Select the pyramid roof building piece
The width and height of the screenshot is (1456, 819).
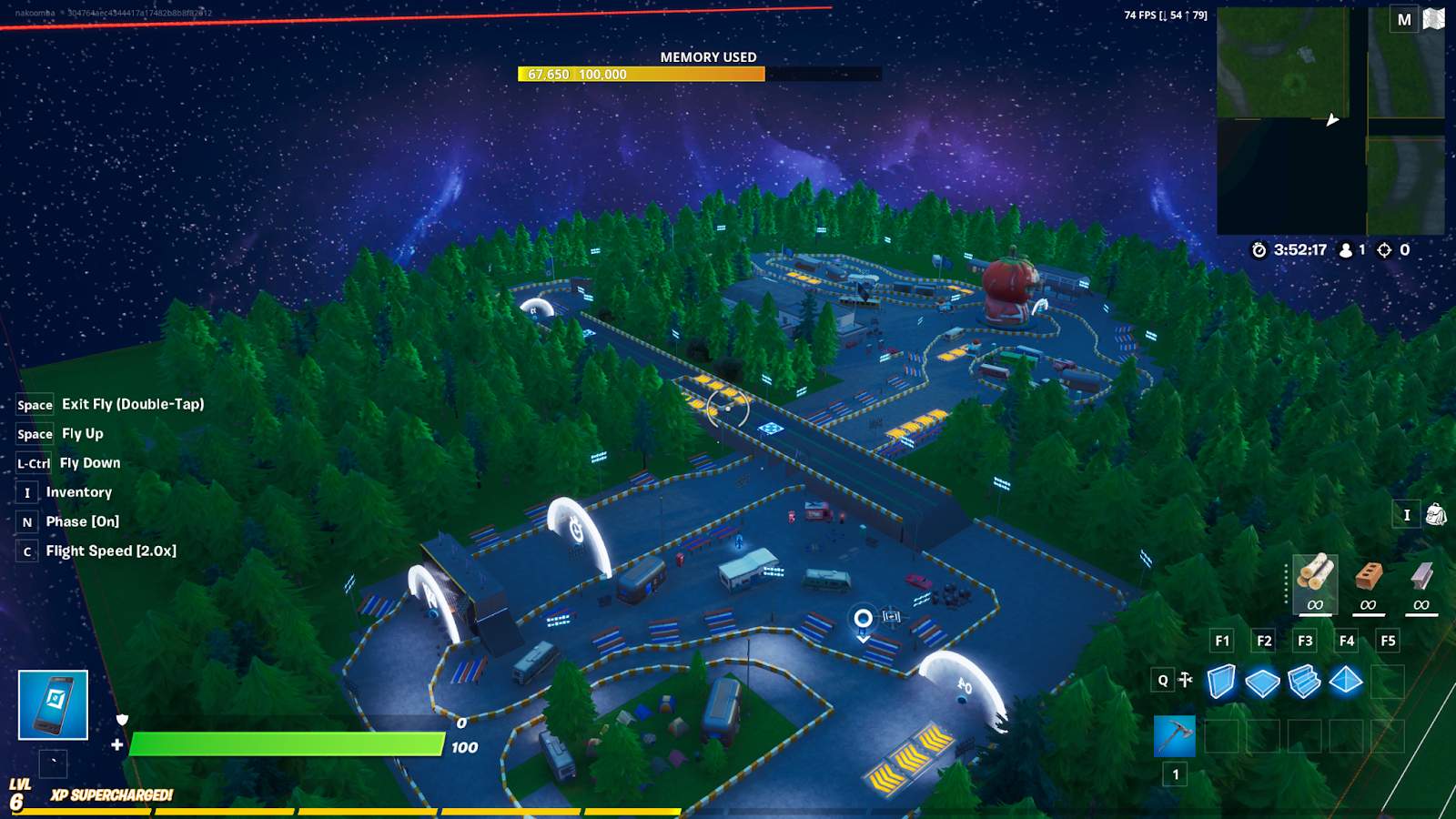pyautogui.click(x=1346, y=681)
